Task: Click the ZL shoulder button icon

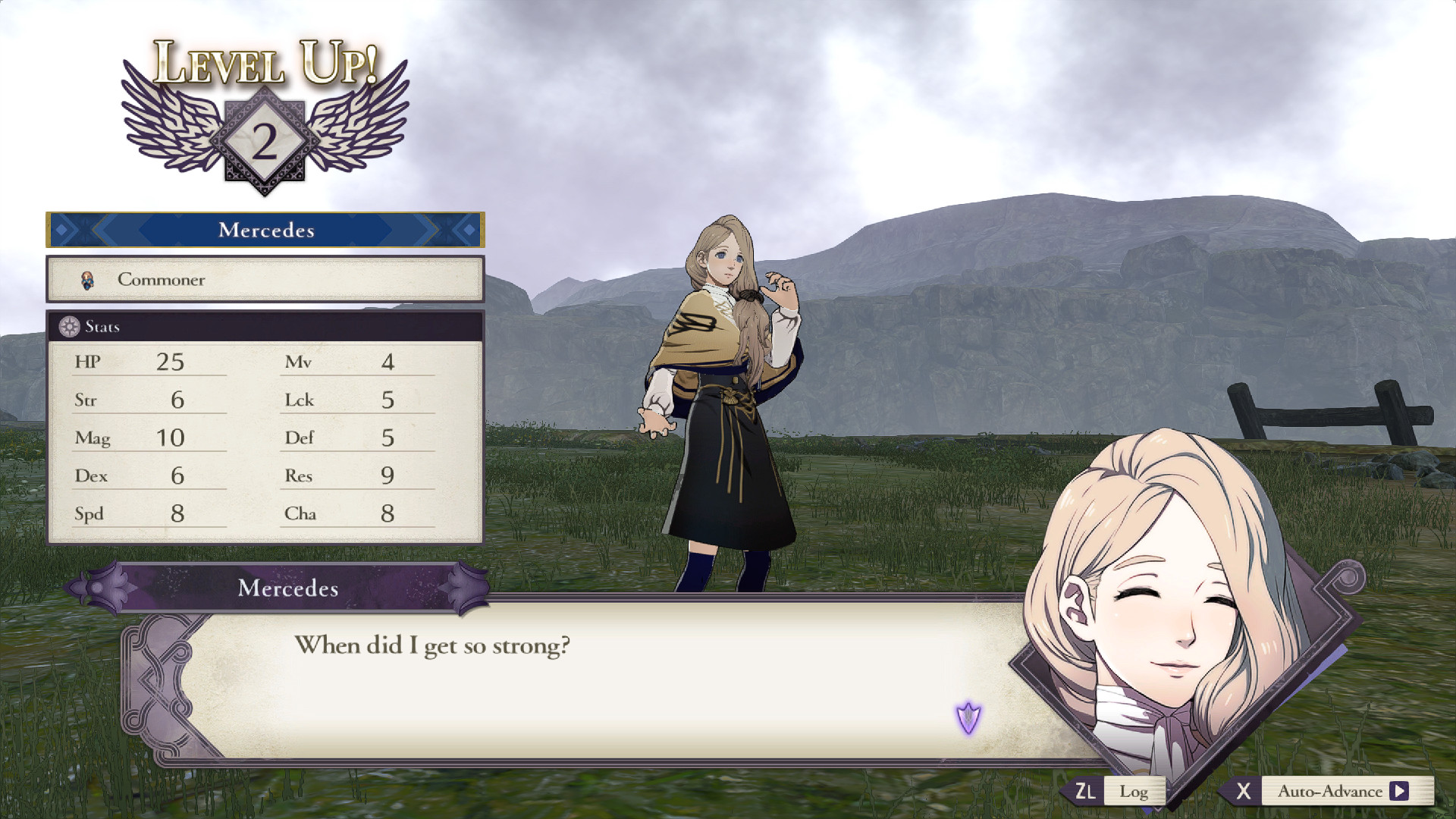Action: tap(1086, 791)
